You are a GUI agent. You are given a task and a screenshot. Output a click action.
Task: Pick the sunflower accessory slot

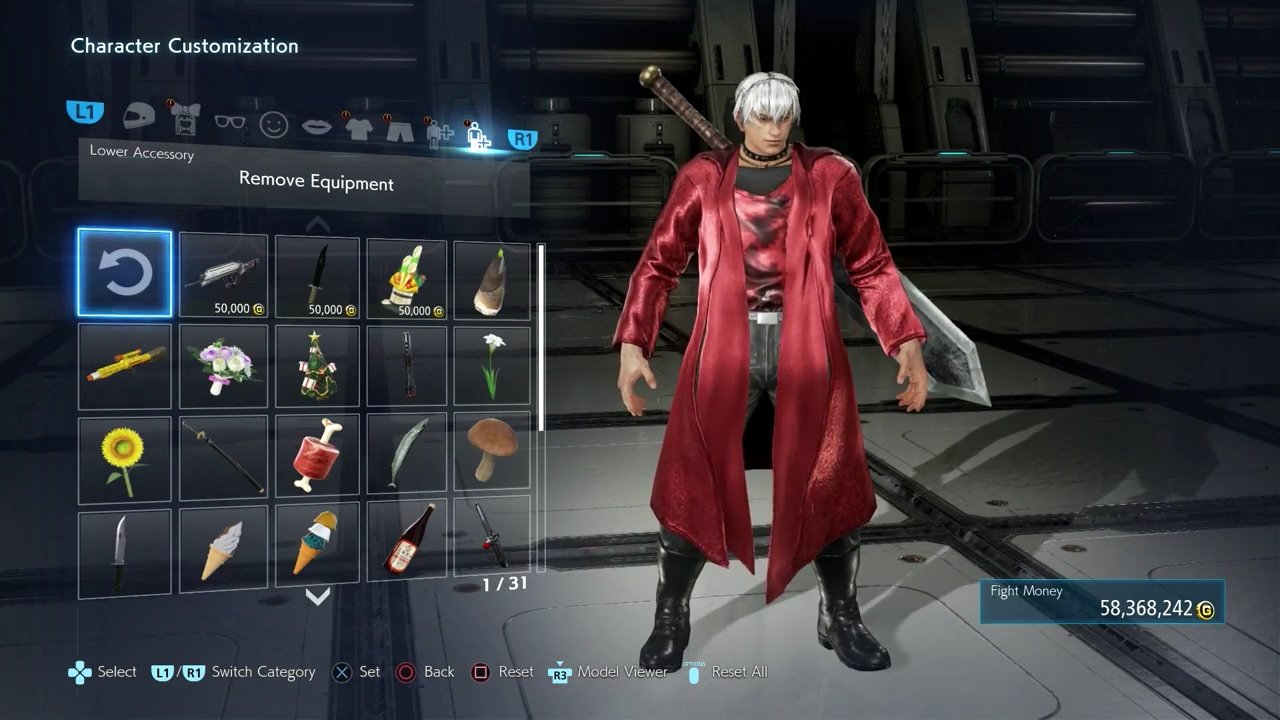(x=125, y=457)
